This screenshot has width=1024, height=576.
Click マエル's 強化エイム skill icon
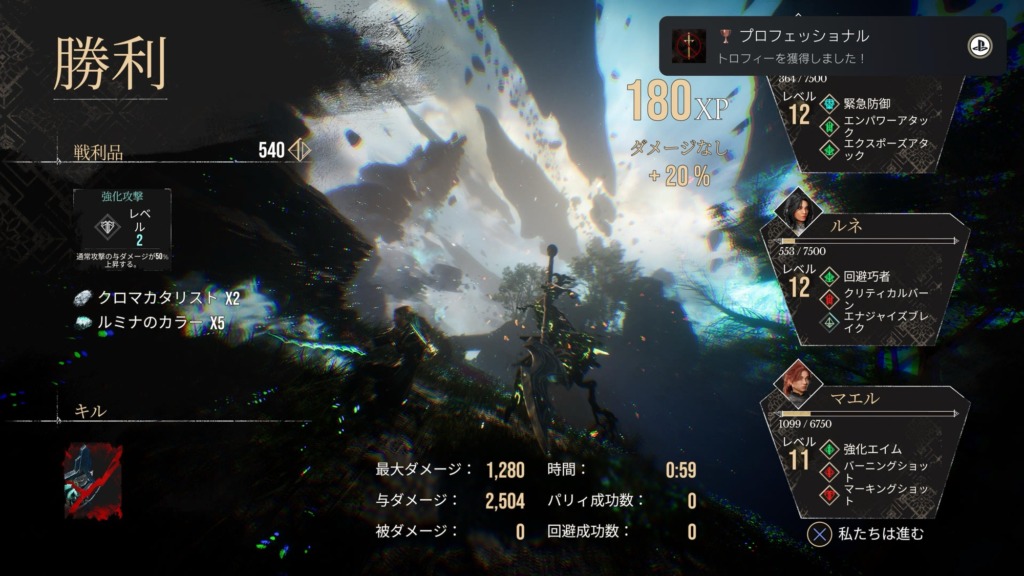[x=828, y=449]
